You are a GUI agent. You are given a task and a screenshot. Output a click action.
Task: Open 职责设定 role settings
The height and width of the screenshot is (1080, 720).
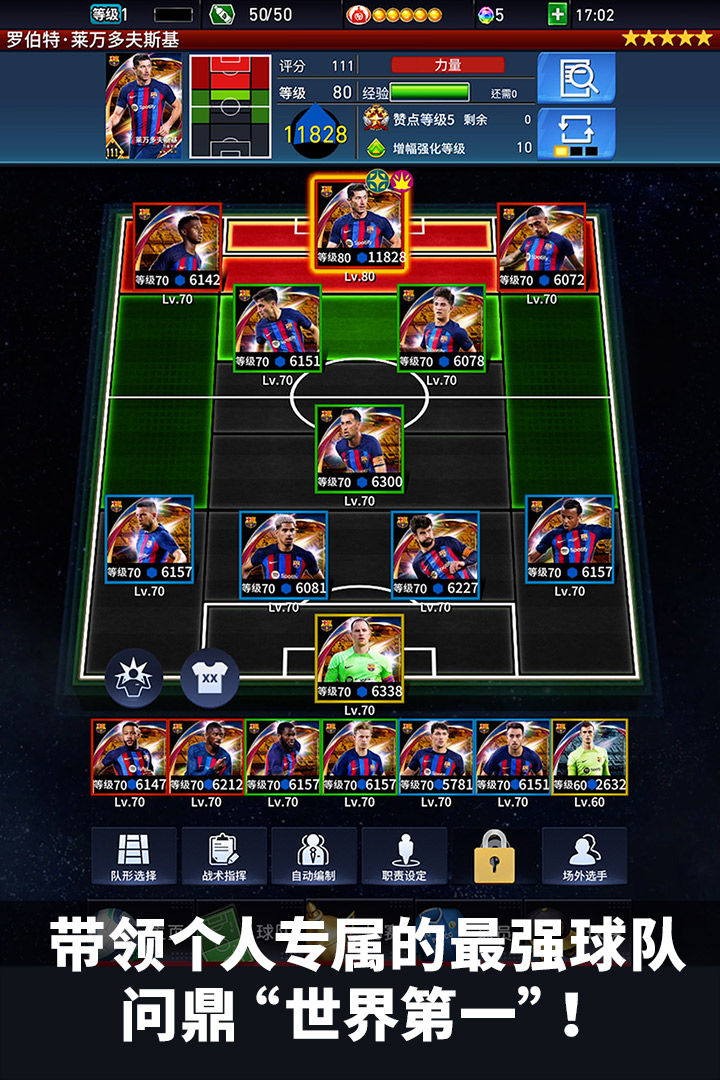pos(404,856)
